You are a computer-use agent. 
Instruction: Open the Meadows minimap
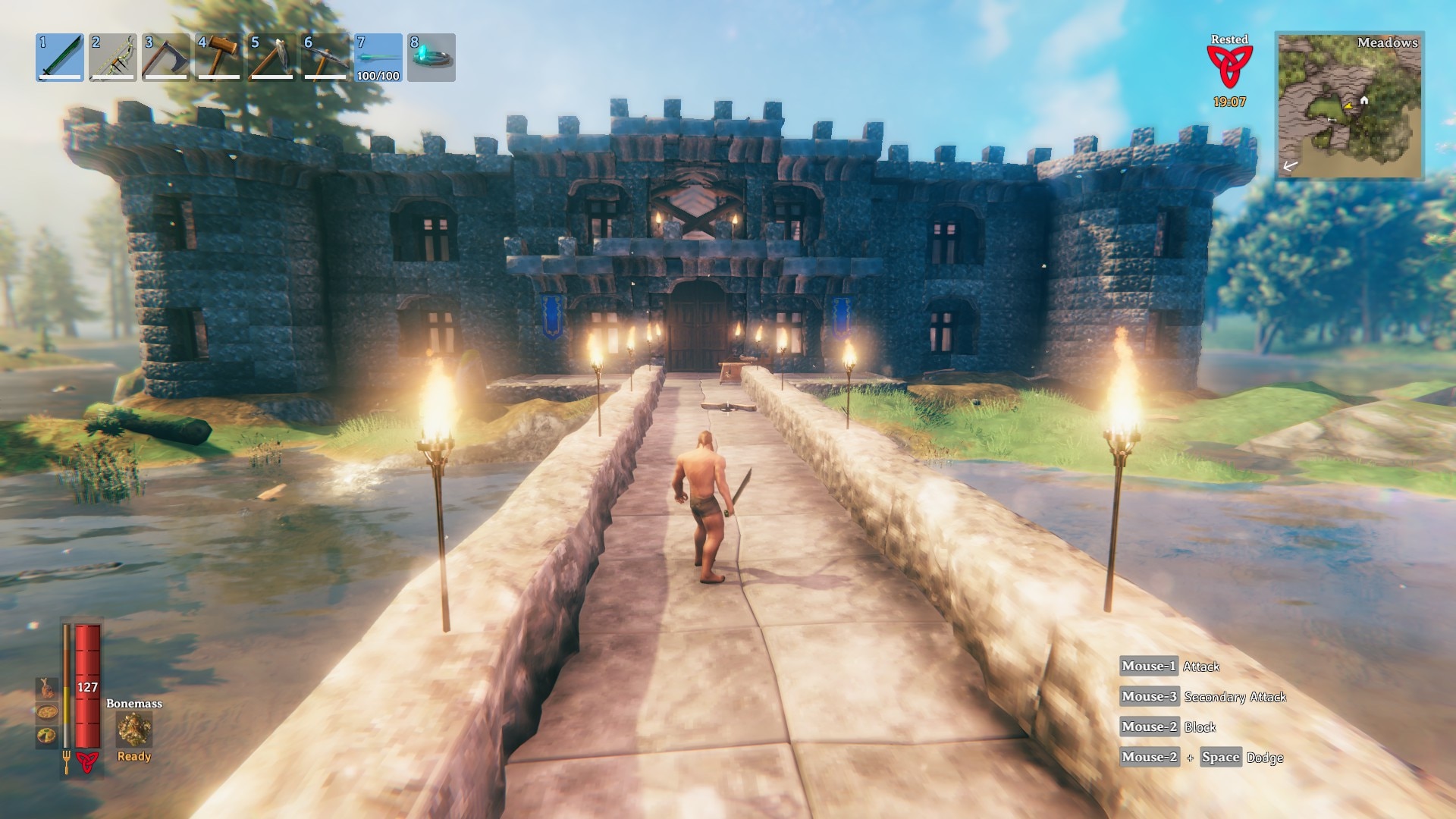1350,105
